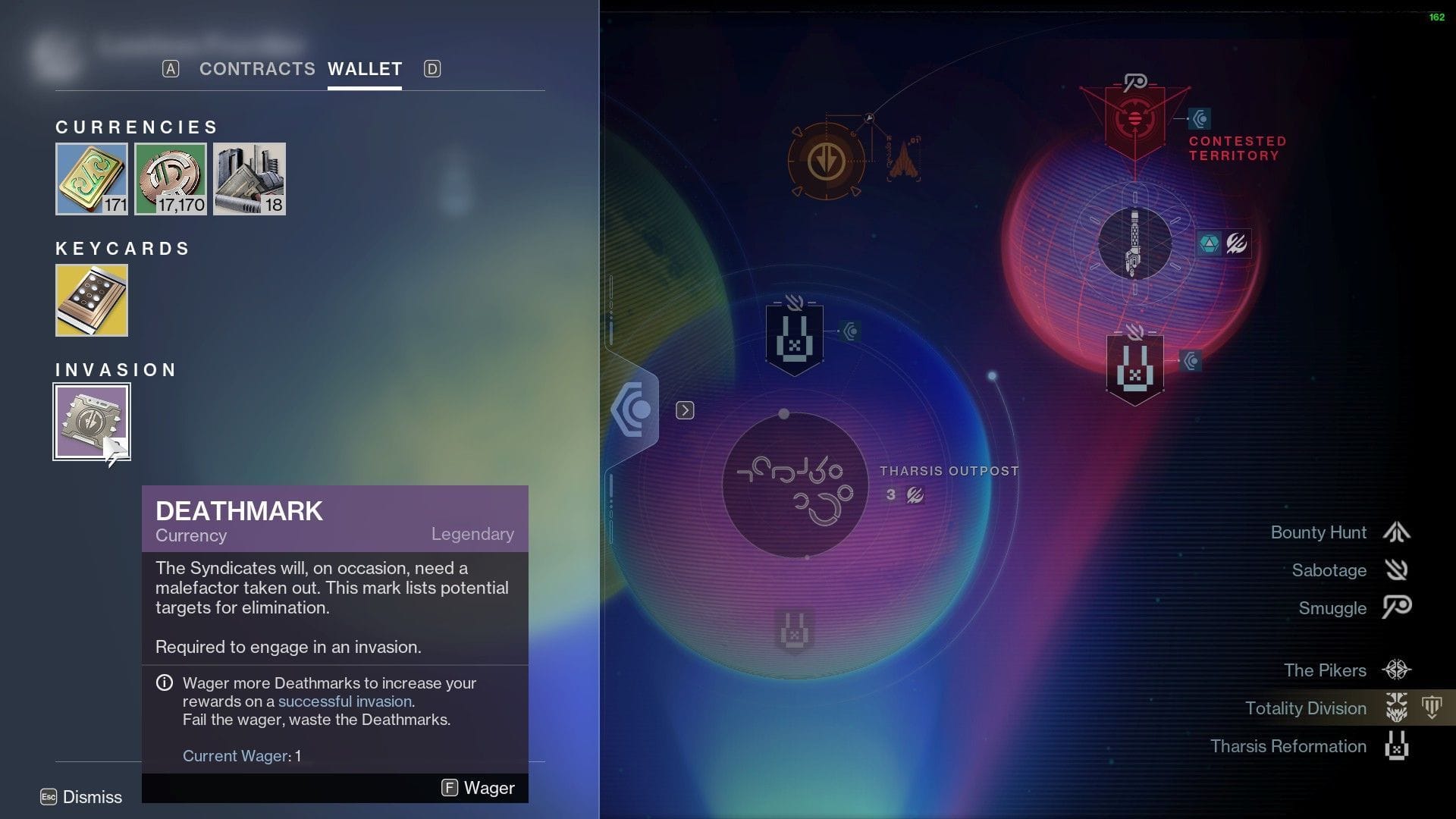The width and height of the screenshot is (1456, 819).
Task: Switch to the Wallet tab
Action: click(364, 69)
